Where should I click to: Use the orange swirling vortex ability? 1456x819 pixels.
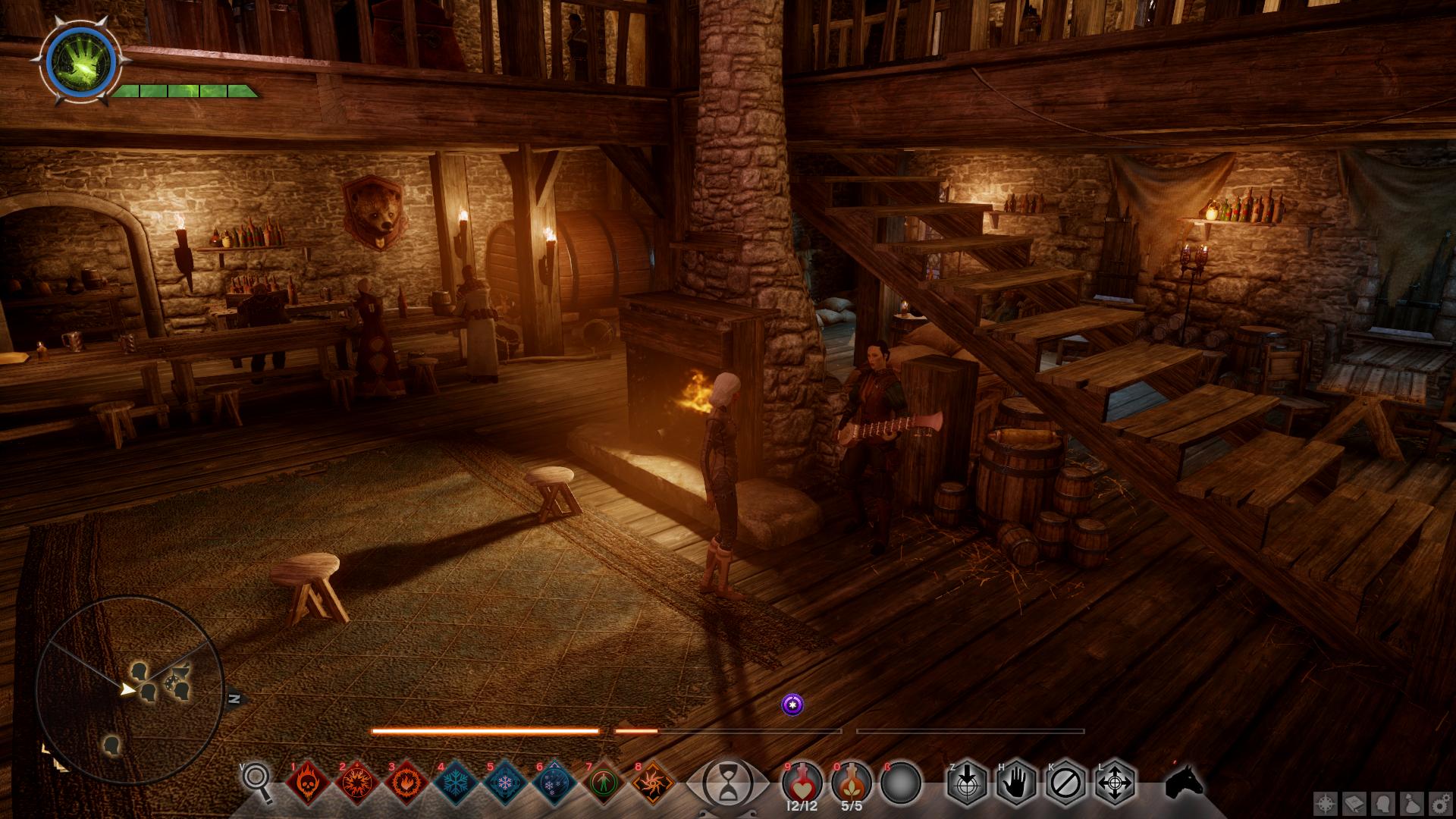[653, 782]
